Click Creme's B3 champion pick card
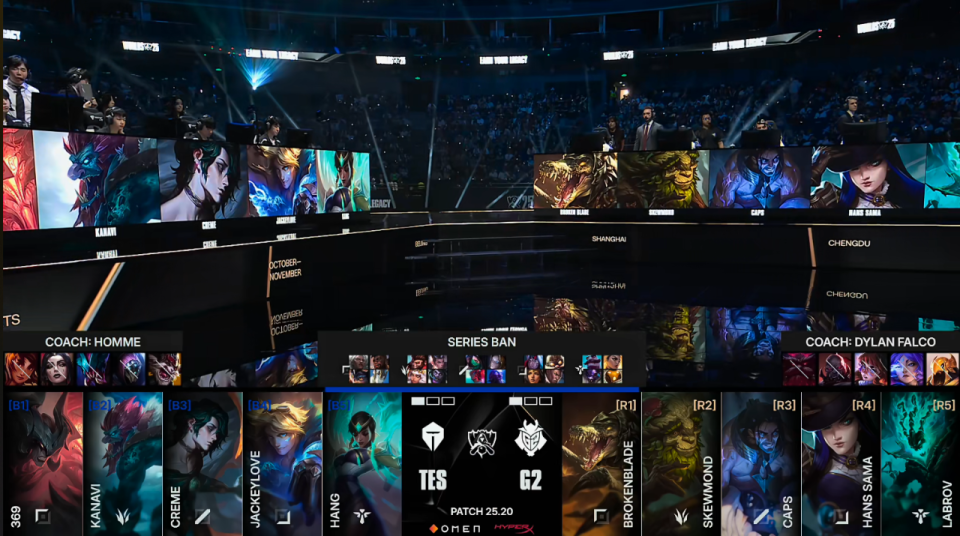The image size is (960, 536). coord(202,462)
